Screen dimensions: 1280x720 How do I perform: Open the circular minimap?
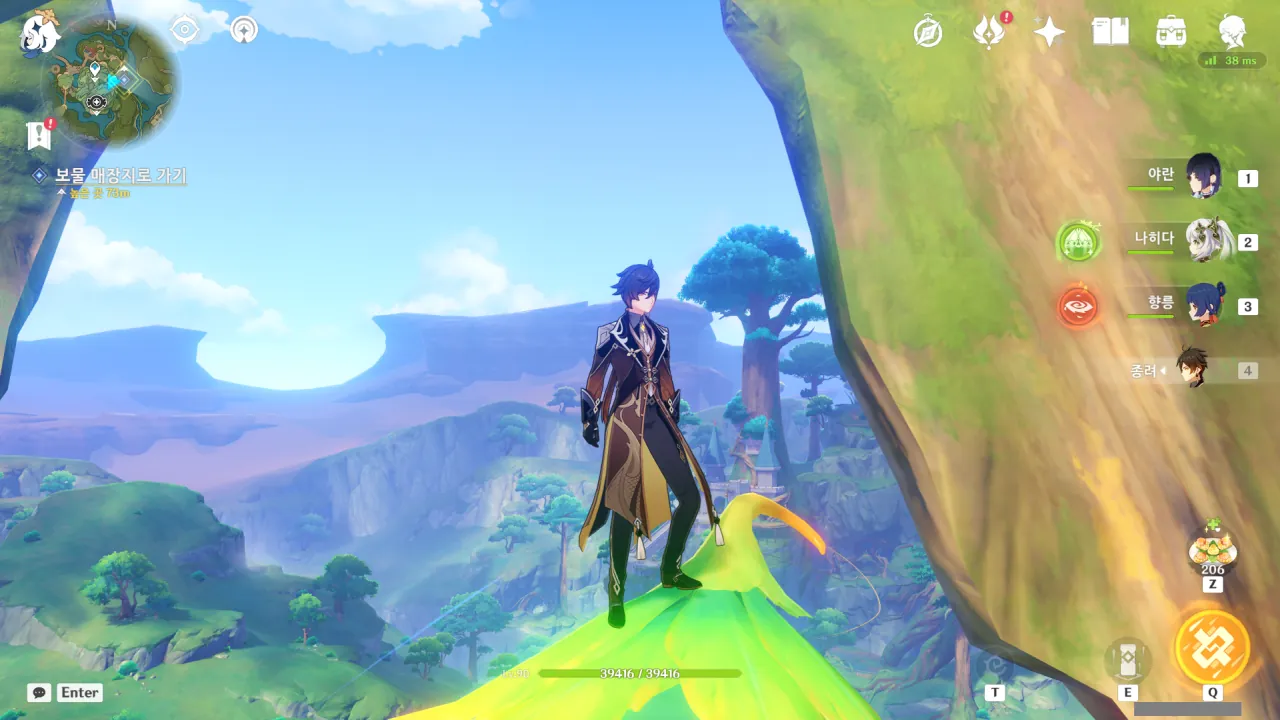click(x=110, y=83)
